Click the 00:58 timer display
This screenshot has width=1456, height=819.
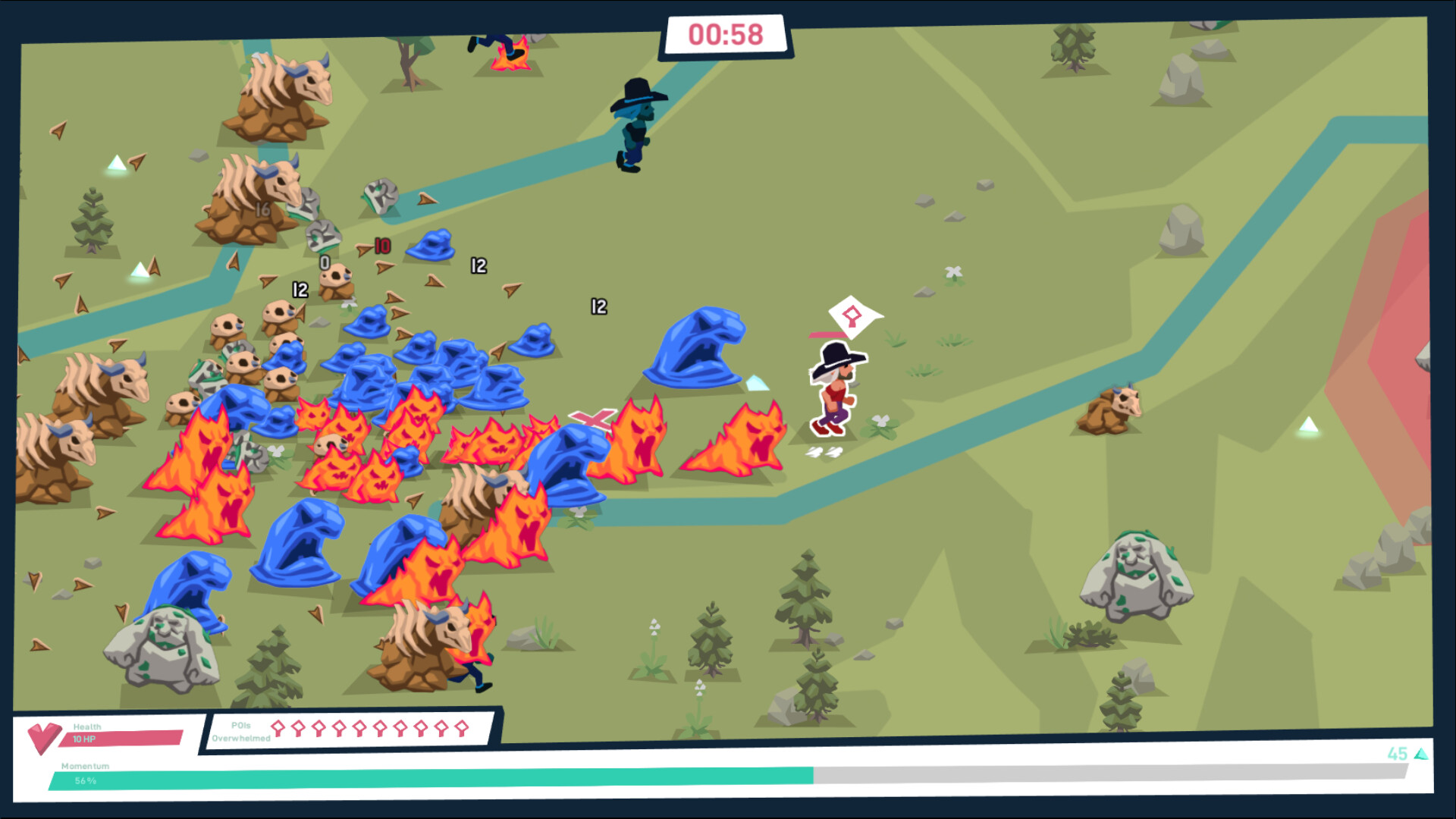[726, 33]
